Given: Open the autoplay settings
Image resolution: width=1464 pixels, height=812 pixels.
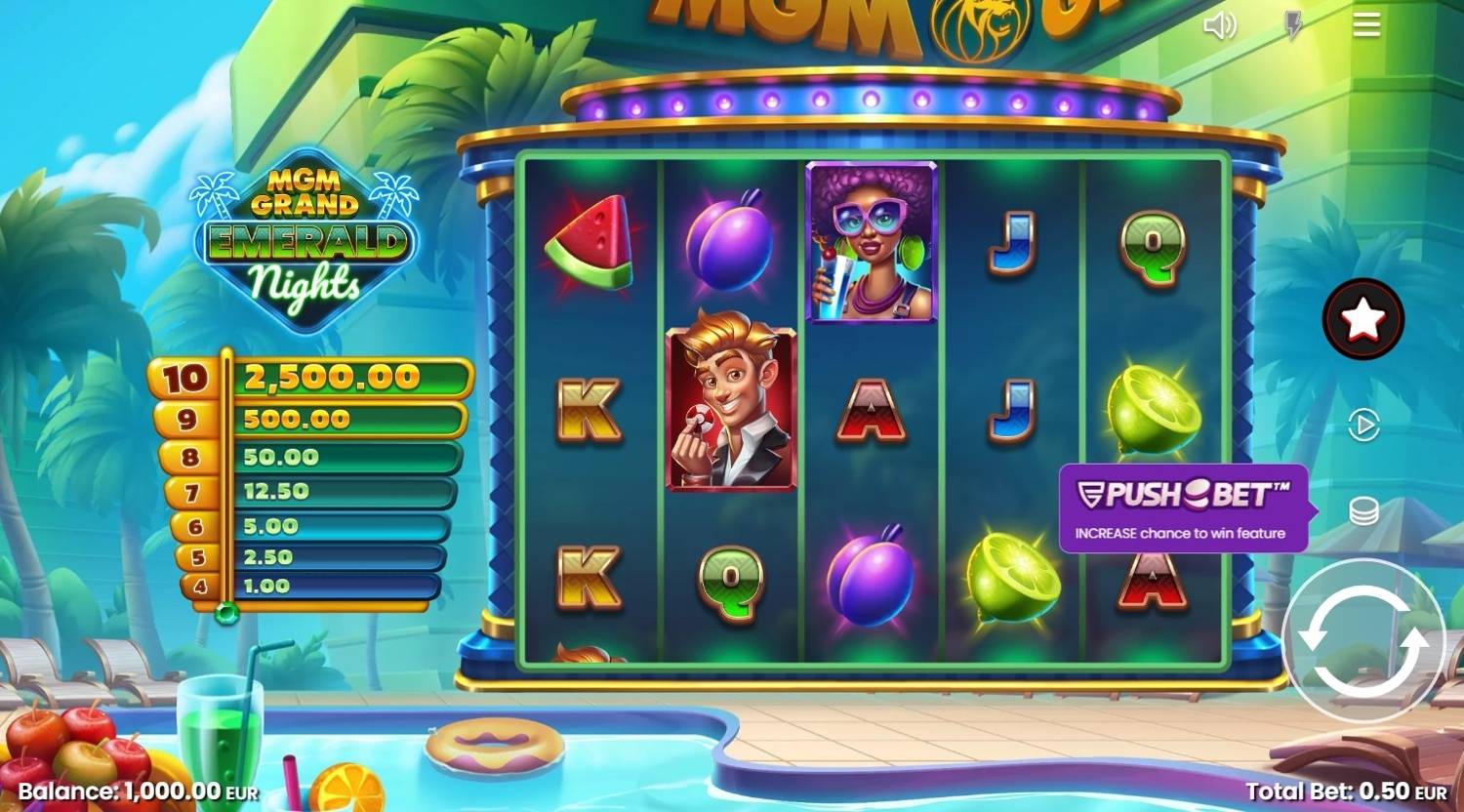Looking at the screenshot, I should (1363, 426).
